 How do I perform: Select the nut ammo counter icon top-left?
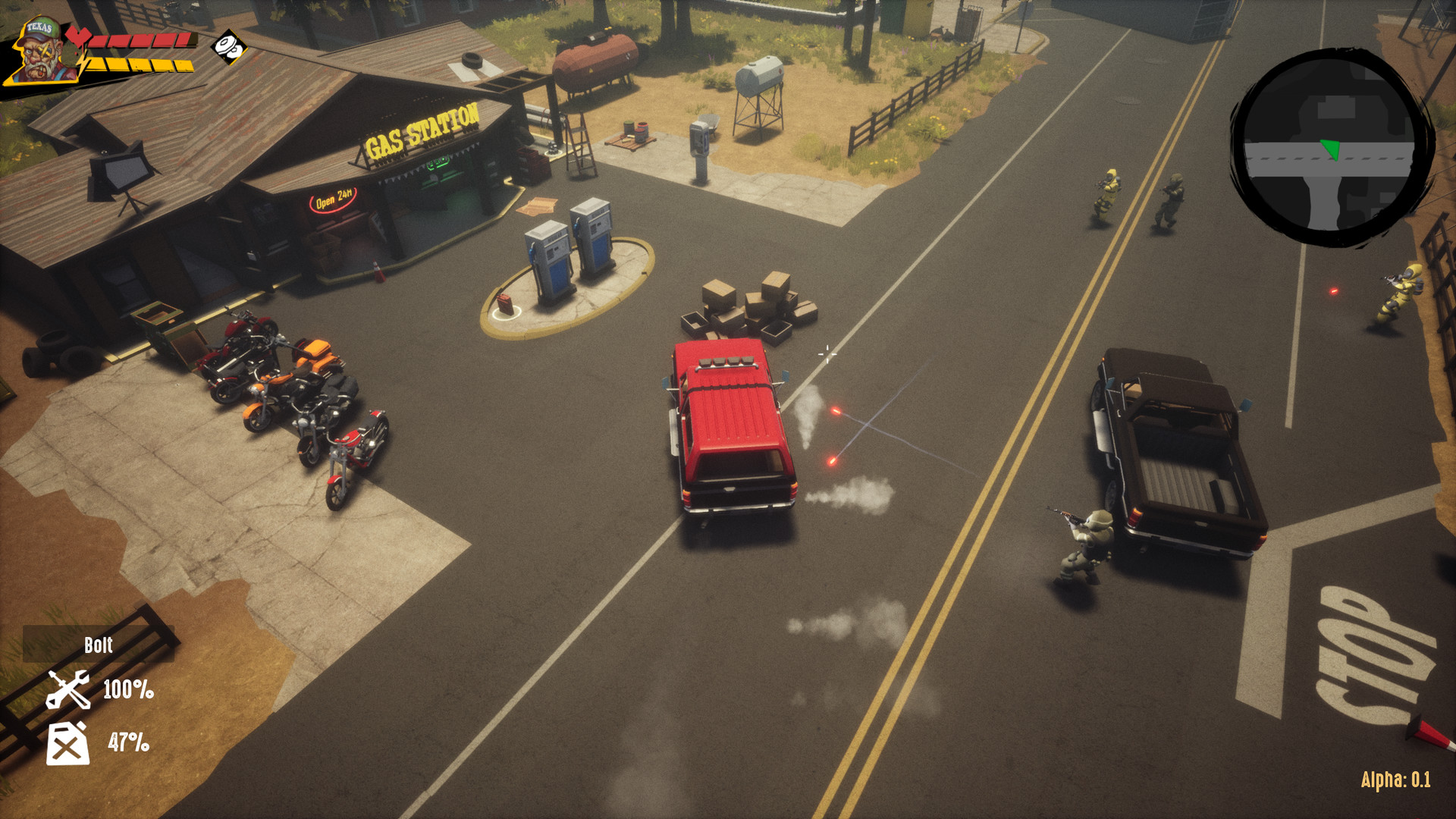coord(227,47)
